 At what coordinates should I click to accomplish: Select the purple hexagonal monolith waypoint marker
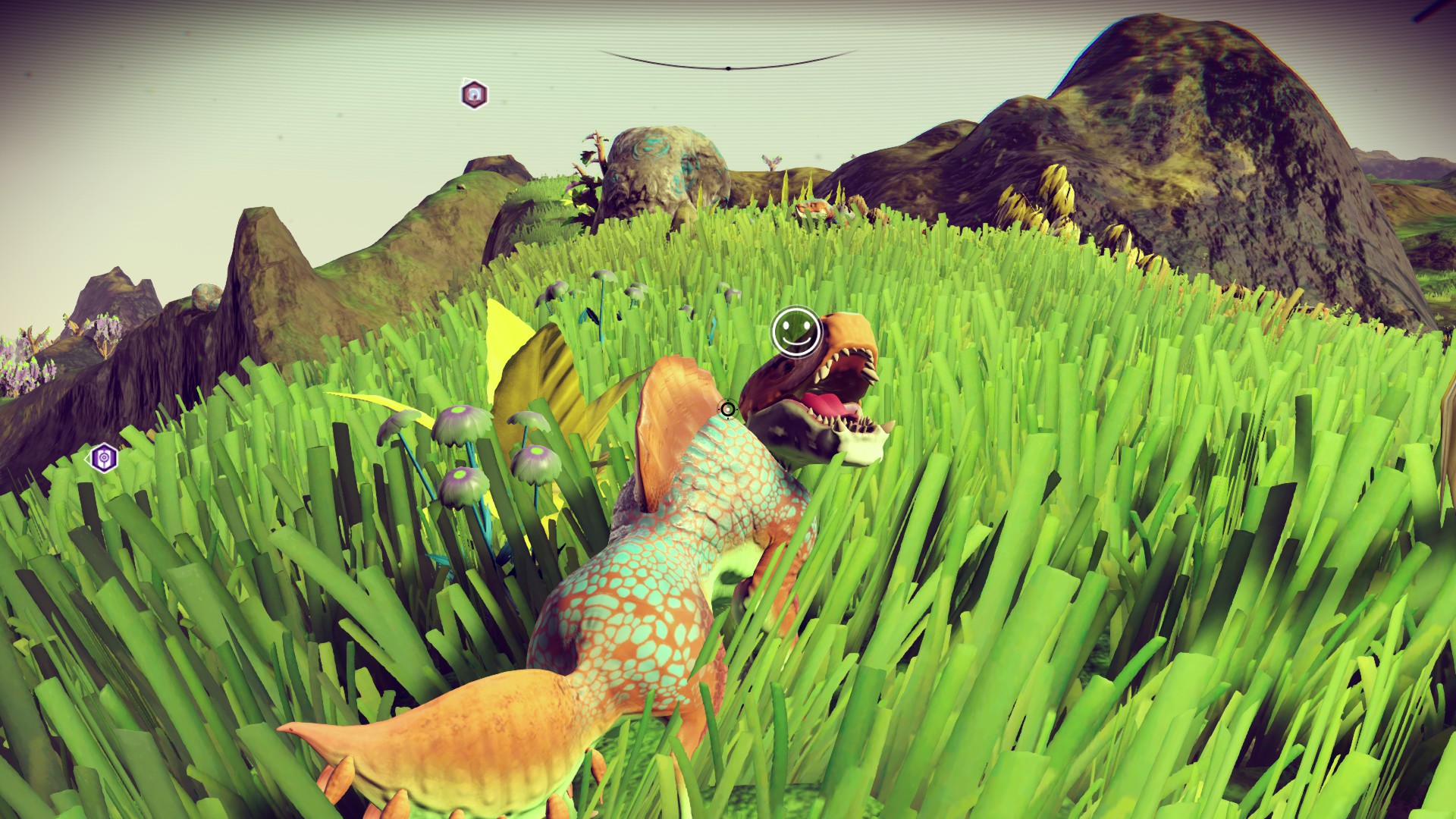point(103,458)
